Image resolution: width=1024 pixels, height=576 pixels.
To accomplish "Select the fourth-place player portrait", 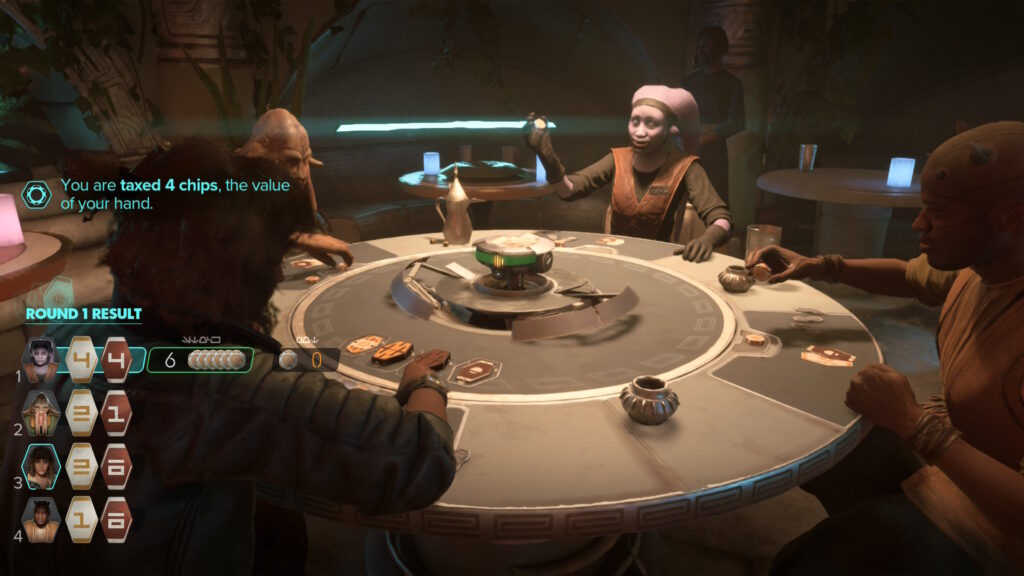I will coord(41,519).
